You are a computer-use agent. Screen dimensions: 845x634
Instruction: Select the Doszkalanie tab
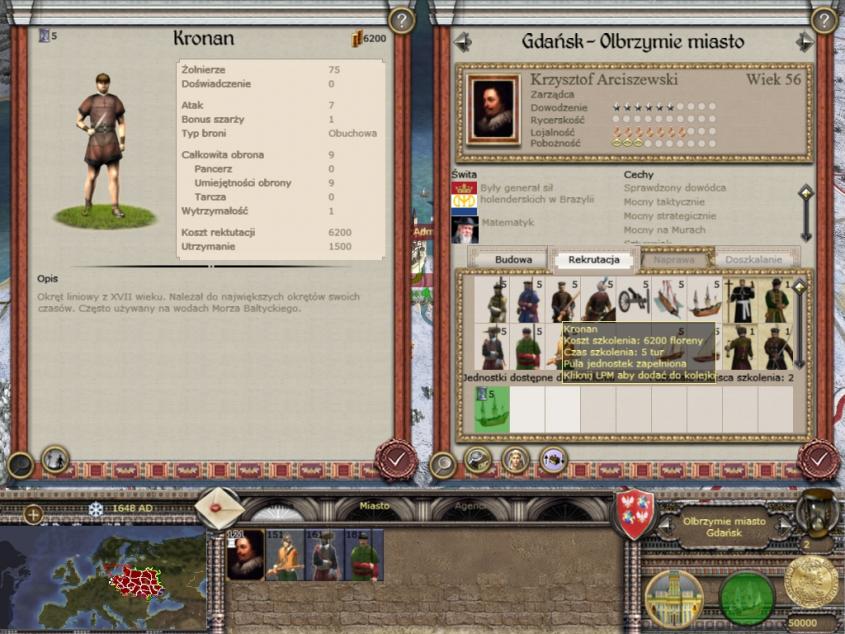click(x=754, y=259)
